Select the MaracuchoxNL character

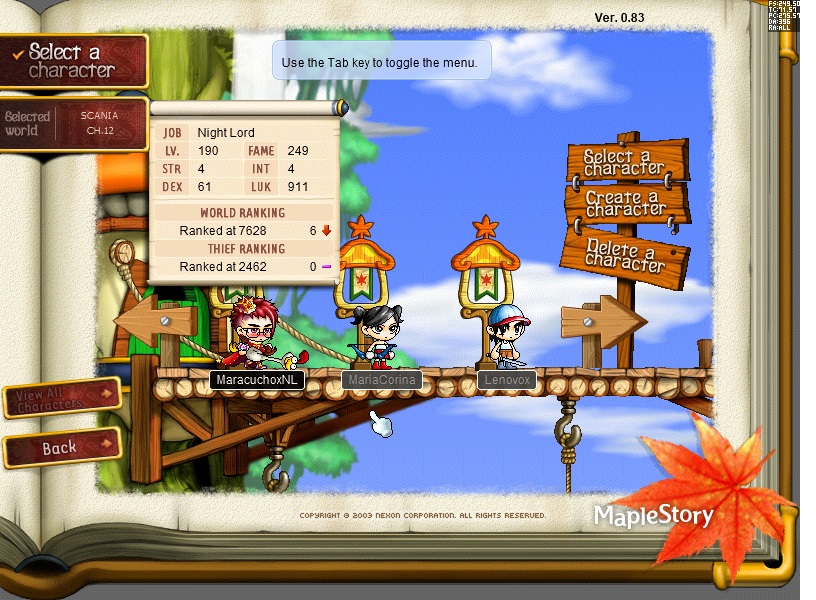pyautogui.click(x=255, y=335)
